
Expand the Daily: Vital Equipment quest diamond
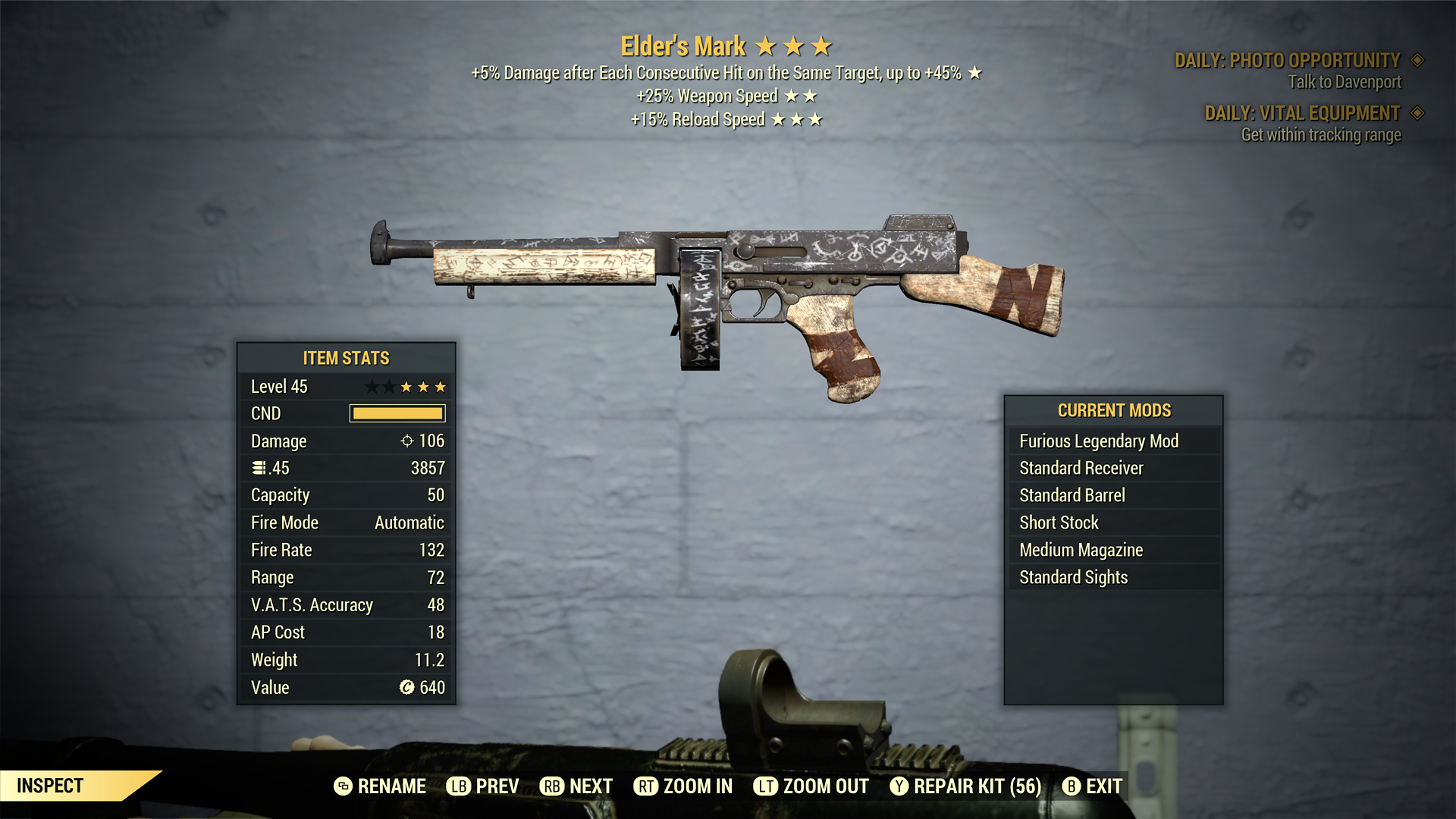(x=1417, y=113)
